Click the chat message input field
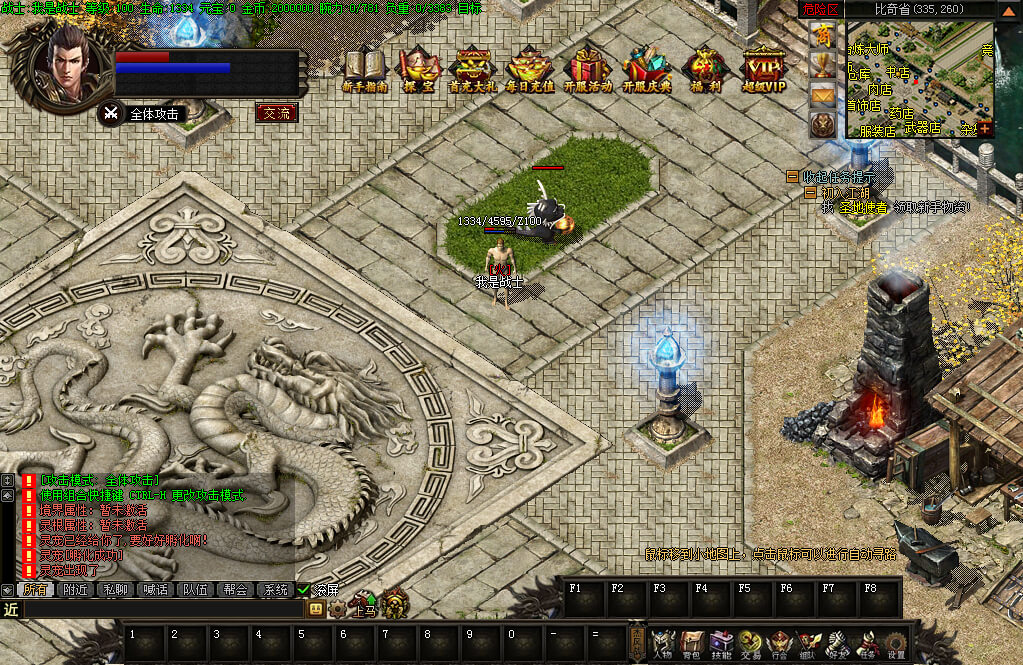This screenshot has height=665, width=1023. (x=160, y=608)
